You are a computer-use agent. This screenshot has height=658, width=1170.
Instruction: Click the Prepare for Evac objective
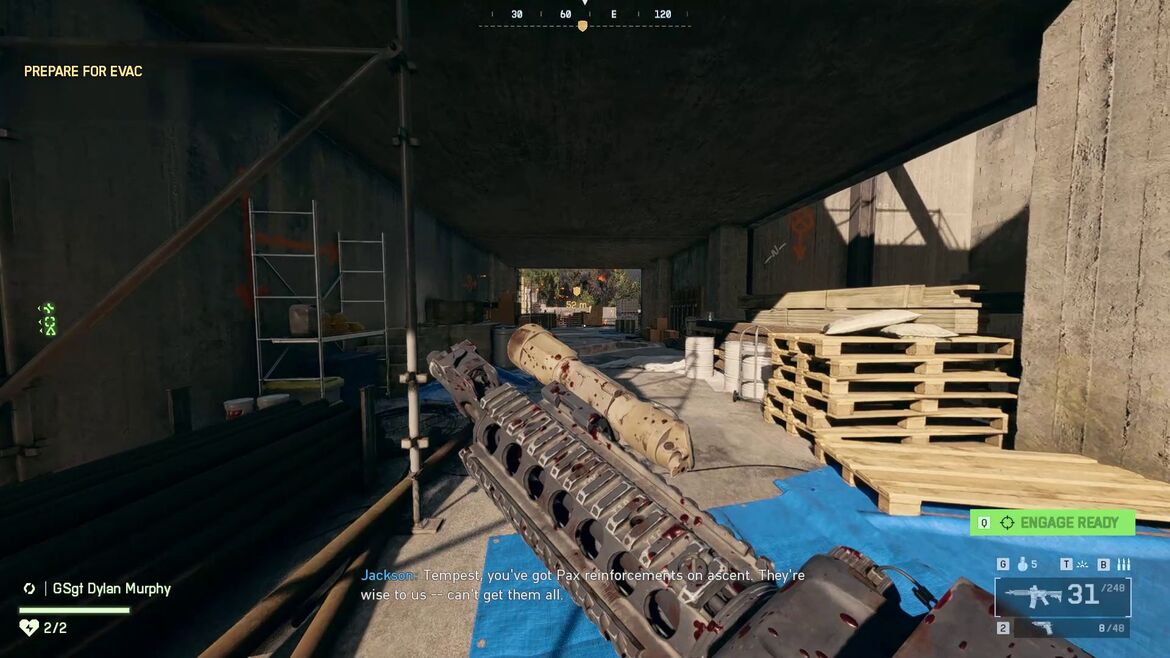pyautogui.click(x=83, y=72)
